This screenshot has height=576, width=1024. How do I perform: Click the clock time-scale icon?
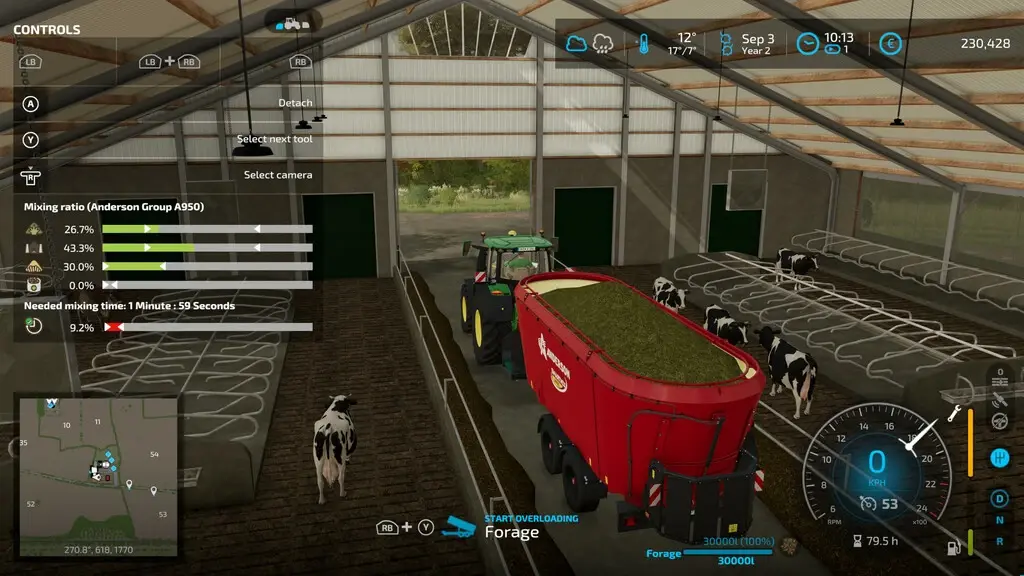(807, 44)
